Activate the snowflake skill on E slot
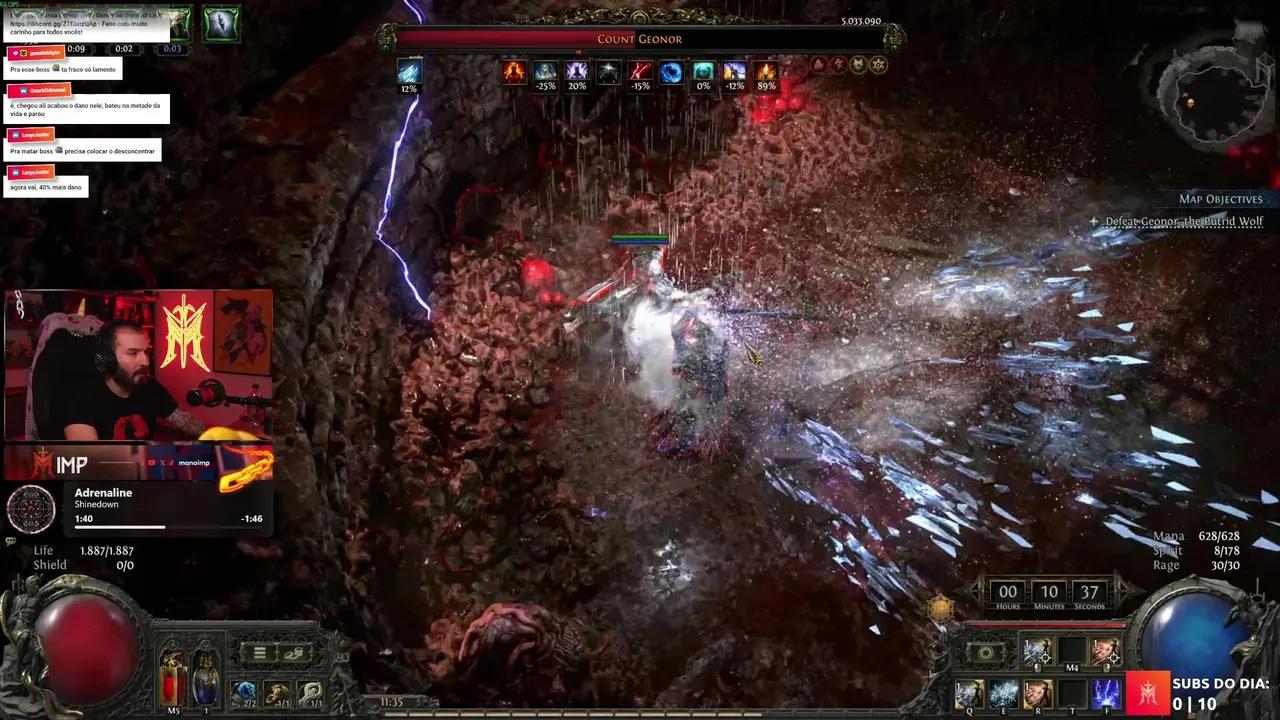The height and width of the screenshot is (720, 1280). pos(1003,693)
